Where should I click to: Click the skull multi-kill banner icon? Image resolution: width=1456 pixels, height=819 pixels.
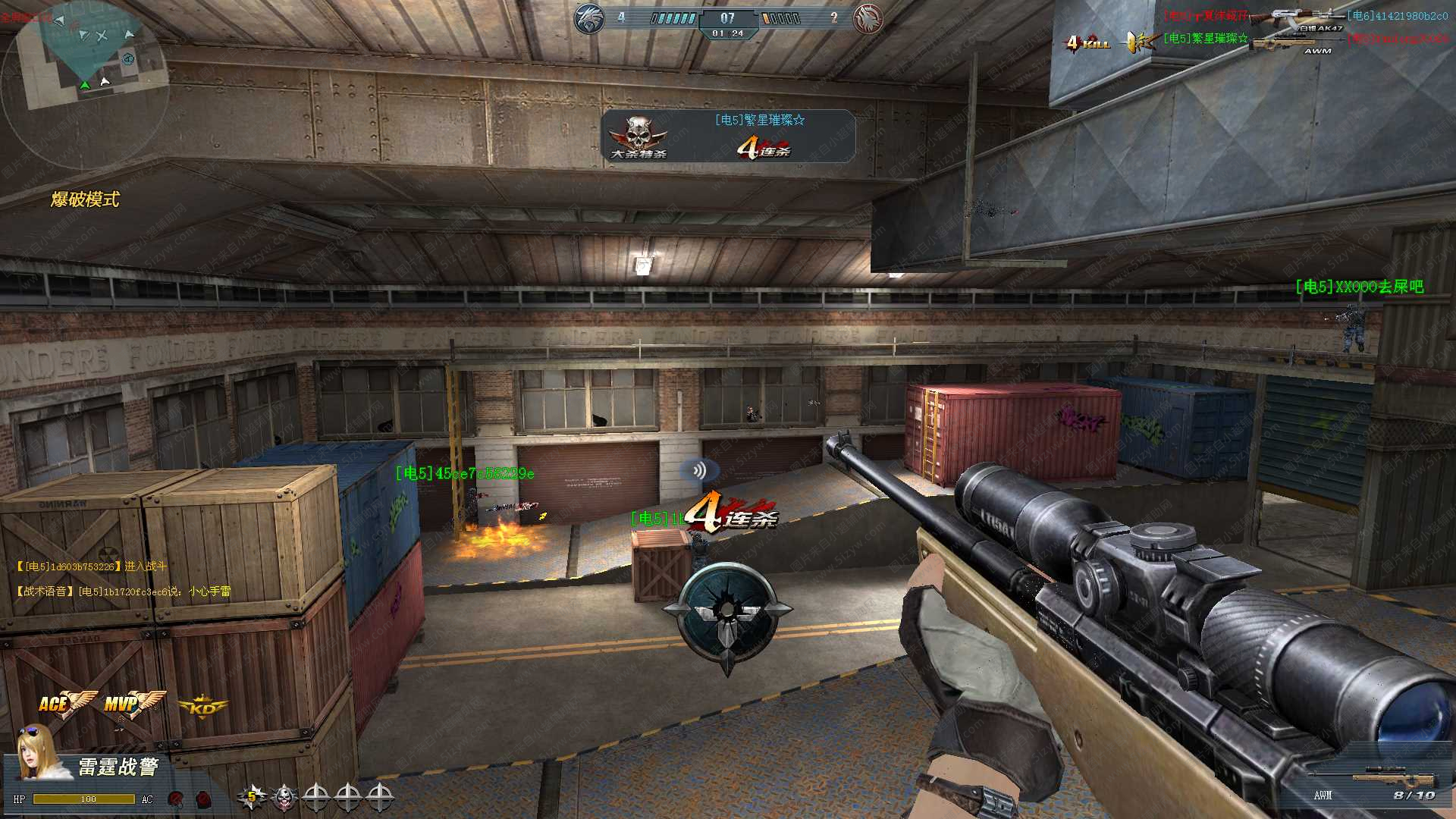coord(639,136)
